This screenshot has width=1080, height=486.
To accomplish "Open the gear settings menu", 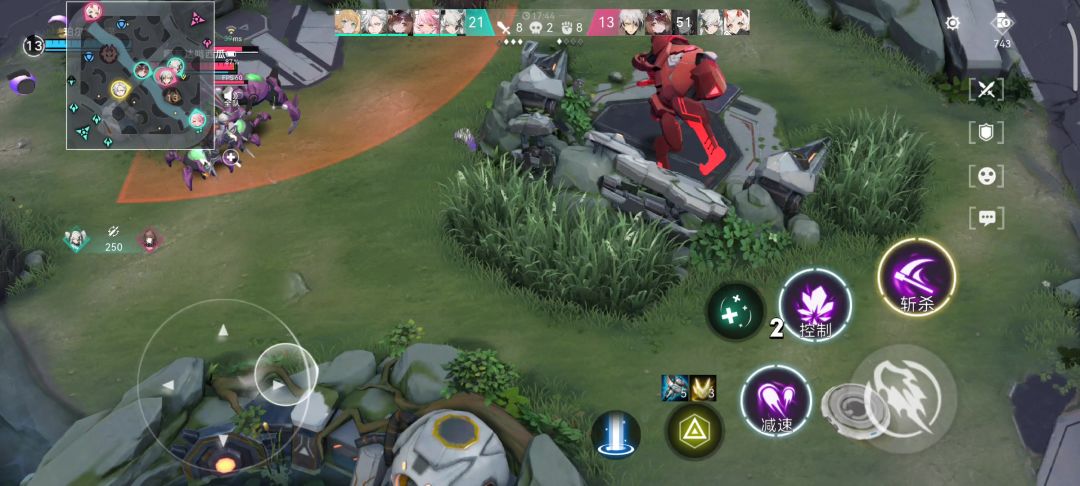I will pos(953,22).
